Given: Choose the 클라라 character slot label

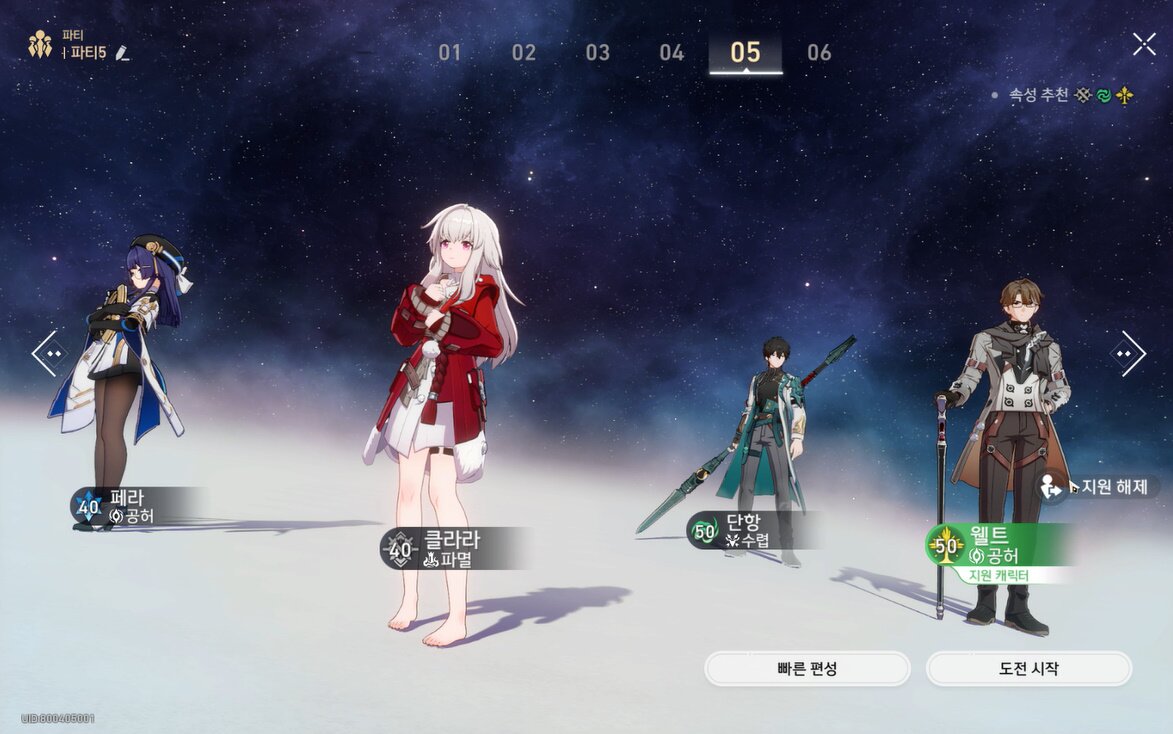Looking at the screenshot, I should (452, 548).
